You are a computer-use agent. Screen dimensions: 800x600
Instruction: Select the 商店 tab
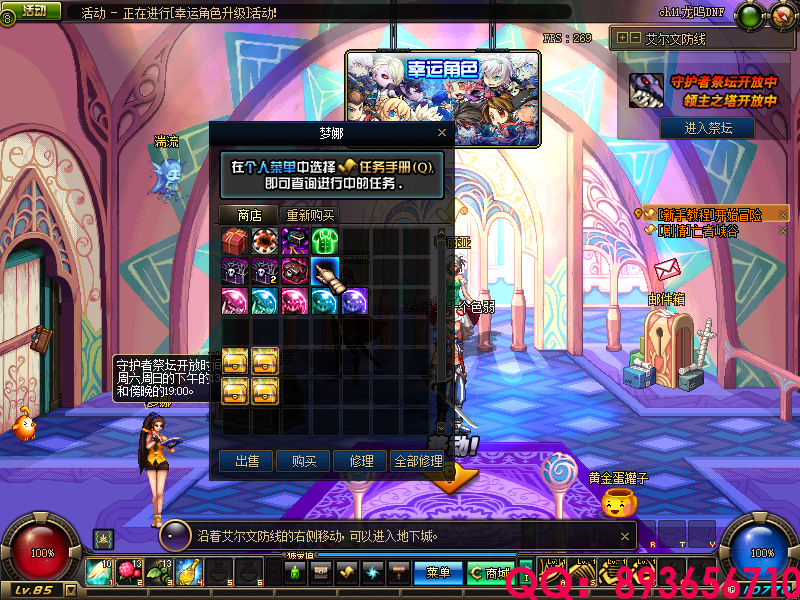pos(248,214)
